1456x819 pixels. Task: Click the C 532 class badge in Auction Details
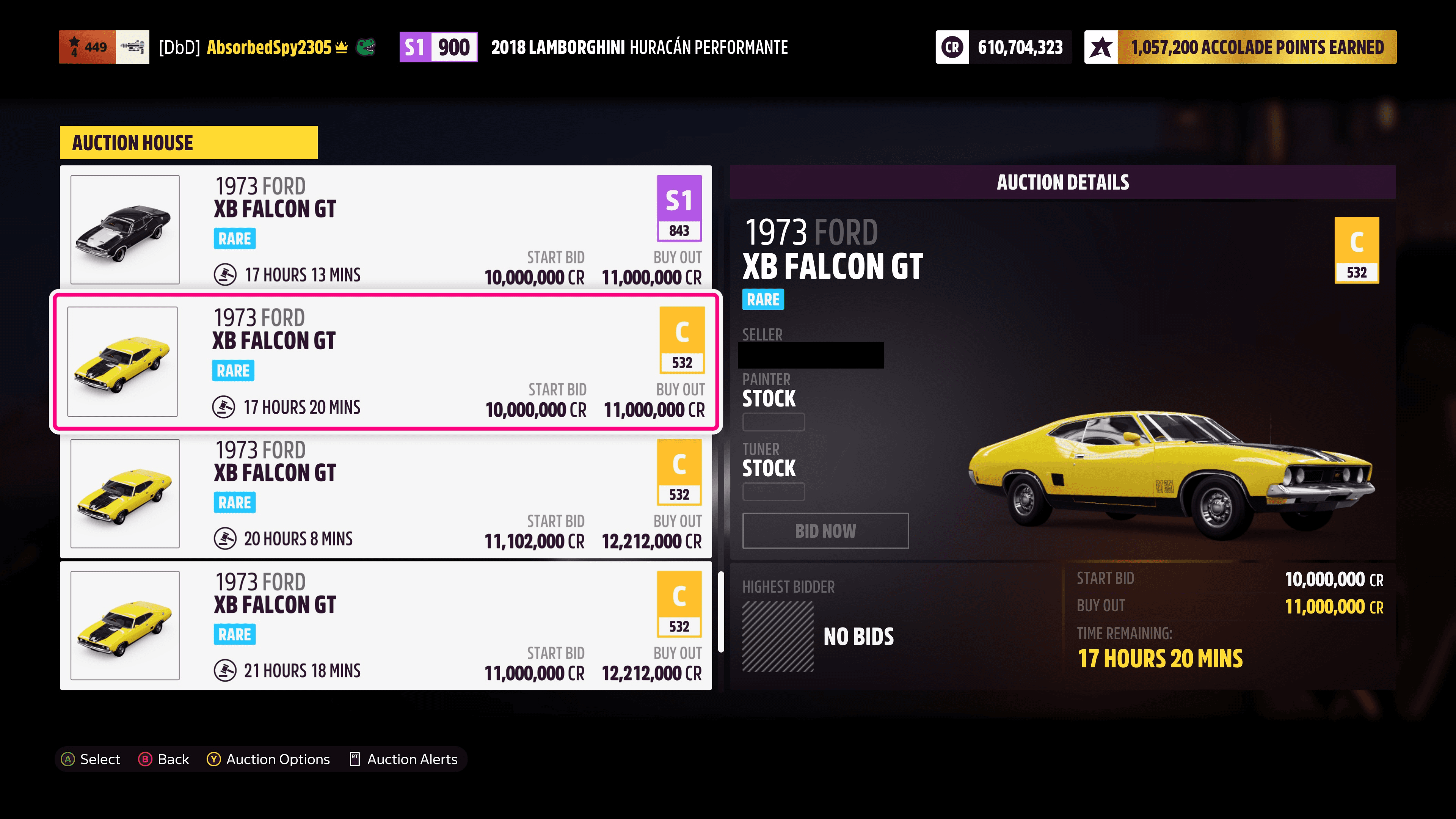point(1357,250)
